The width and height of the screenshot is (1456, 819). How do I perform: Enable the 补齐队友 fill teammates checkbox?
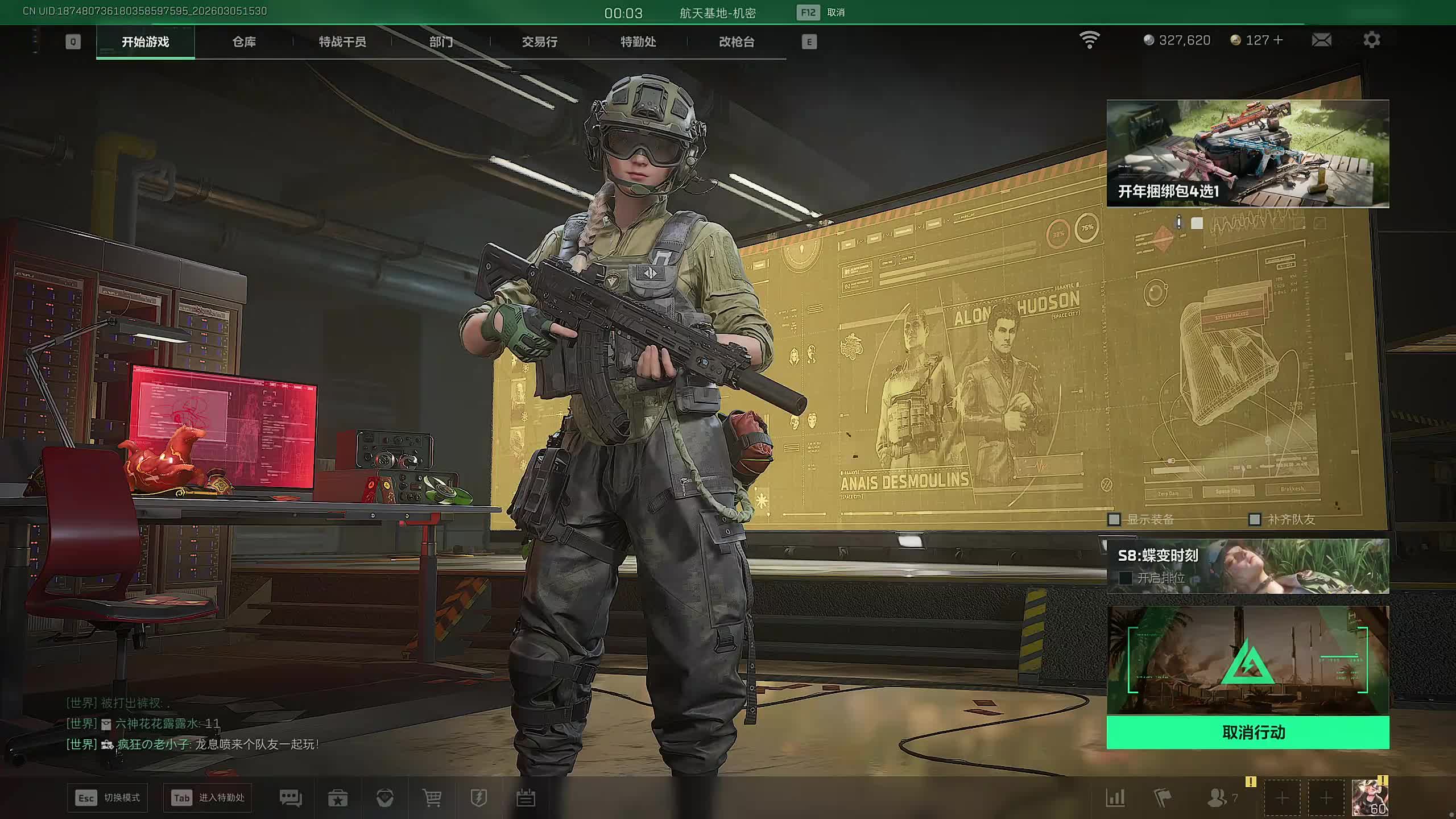(1254, 519)
